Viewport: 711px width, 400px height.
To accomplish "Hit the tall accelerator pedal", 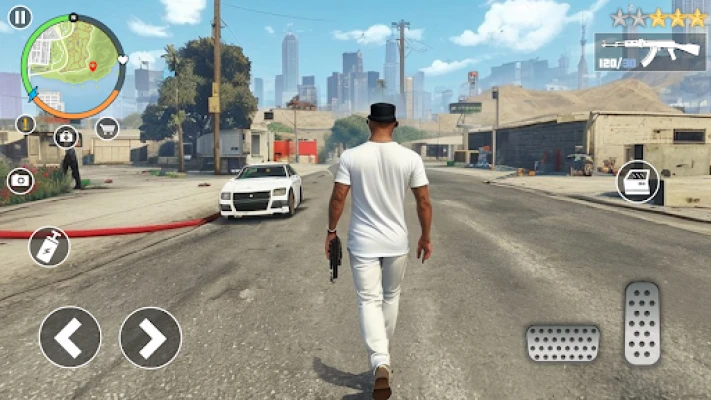I will point(642,323).
